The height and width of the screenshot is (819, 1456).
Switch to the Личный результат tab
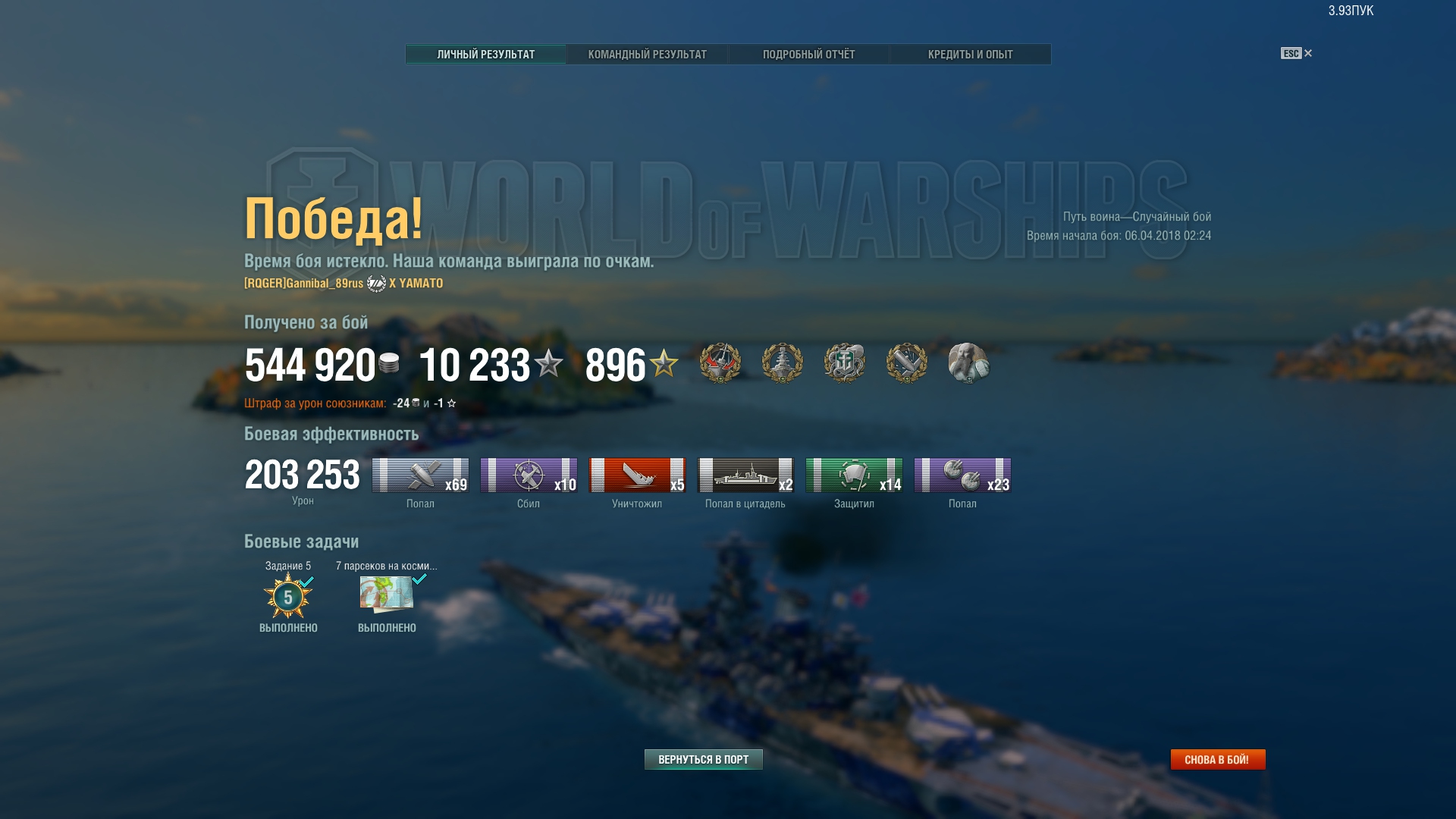pyautogui.click(x=485, y=55)
